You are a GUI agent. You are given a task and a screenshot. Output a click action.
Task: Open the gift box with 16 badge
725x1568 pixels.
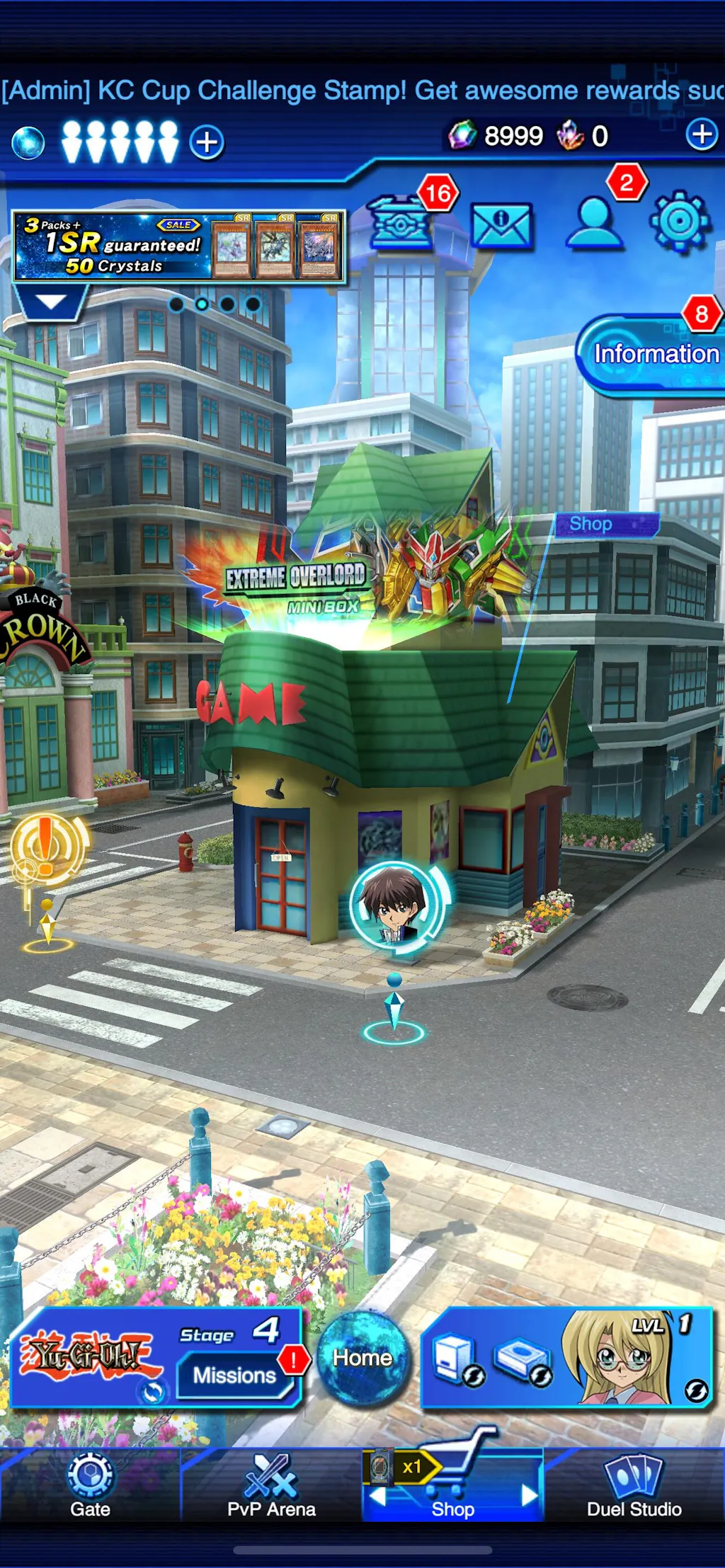[x=401, y=223]
